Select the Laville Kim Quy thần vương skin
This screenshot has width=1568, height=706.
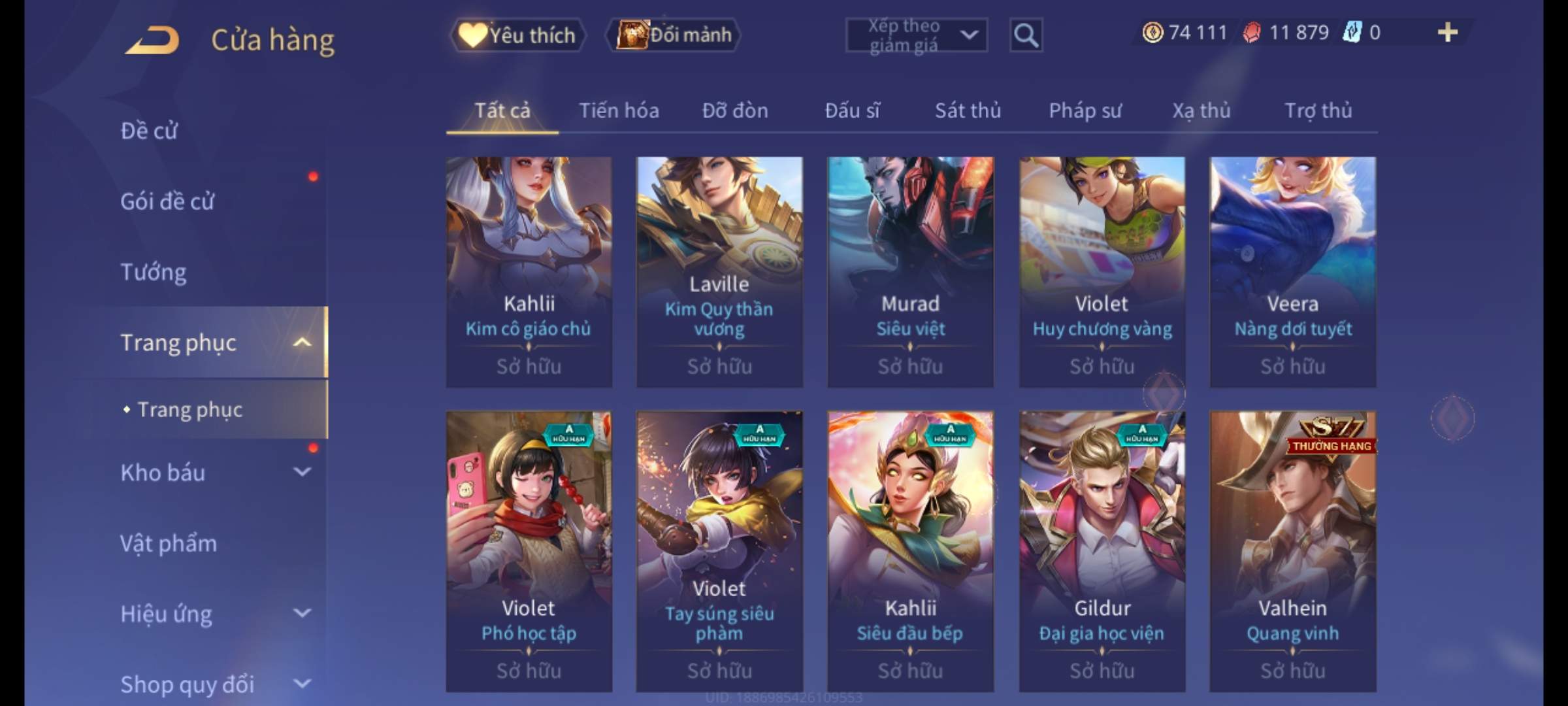tap(719, 271)
